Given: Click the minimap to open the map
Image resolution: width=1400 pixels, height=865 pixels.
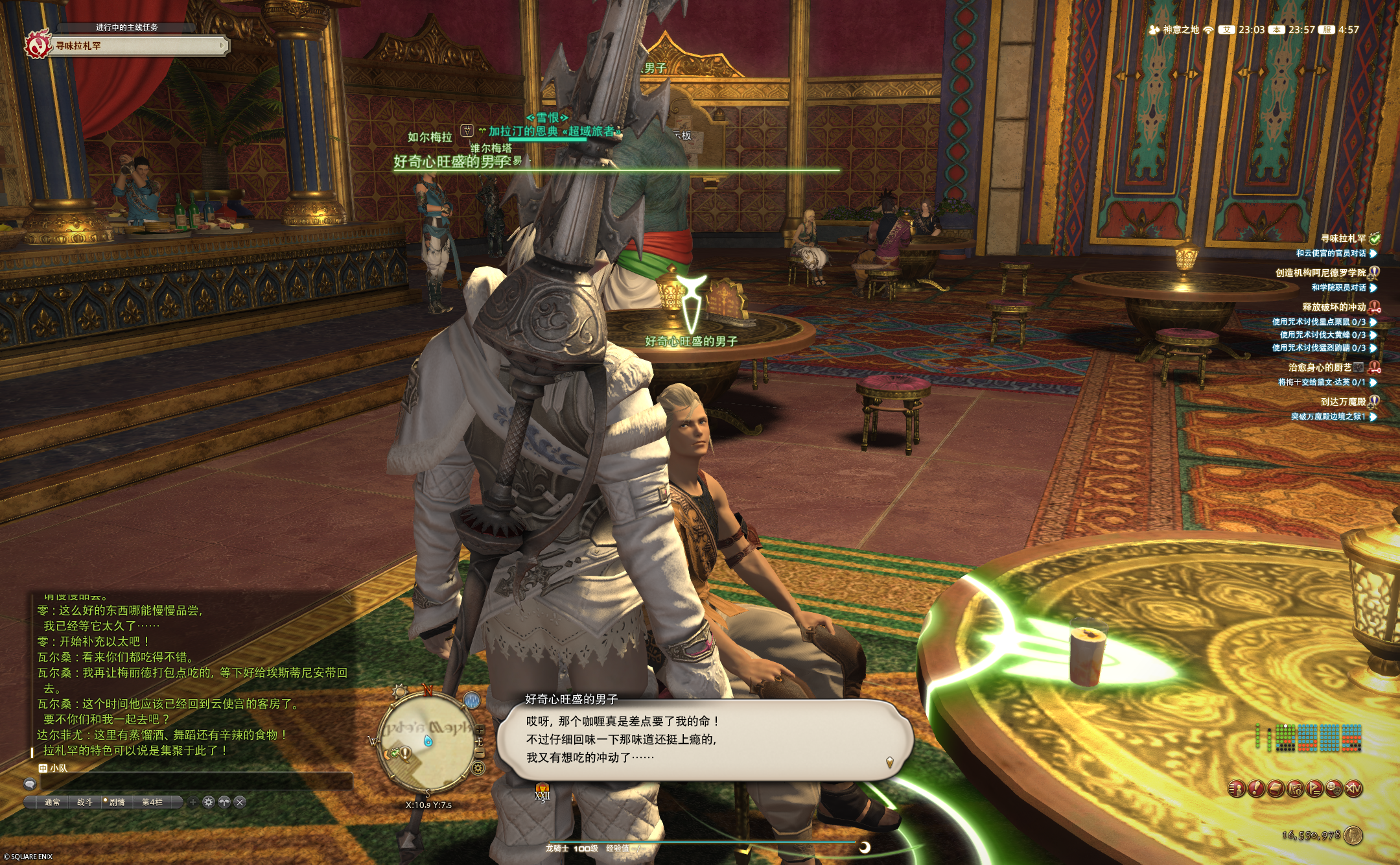Looking at the screenshot, I should 428,742.
